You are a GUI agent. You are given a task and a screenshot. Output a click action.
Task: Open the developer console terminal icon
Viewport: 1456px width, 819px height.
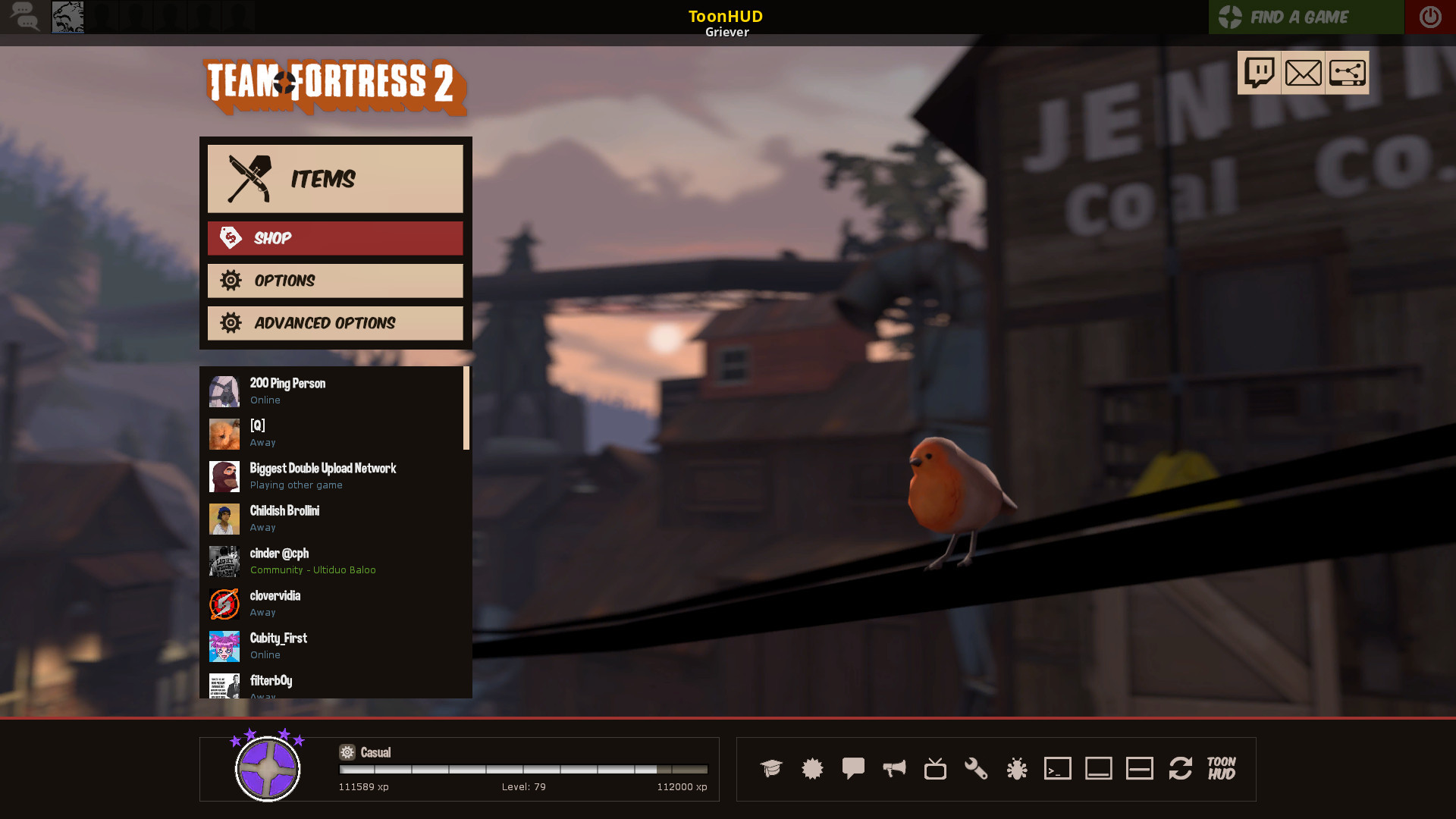(x=1058, y=768)
